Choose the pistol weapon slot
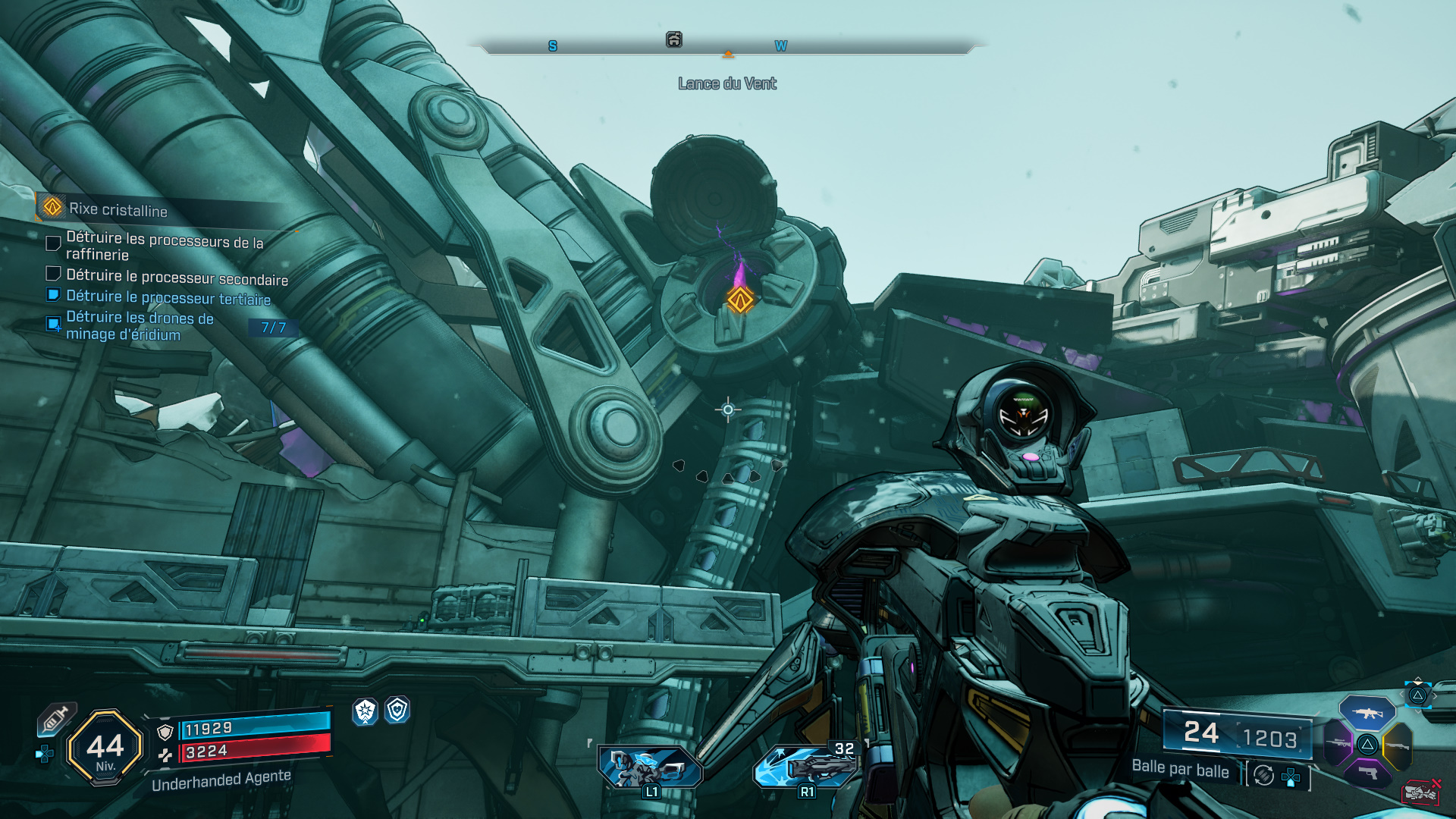 1367,772
